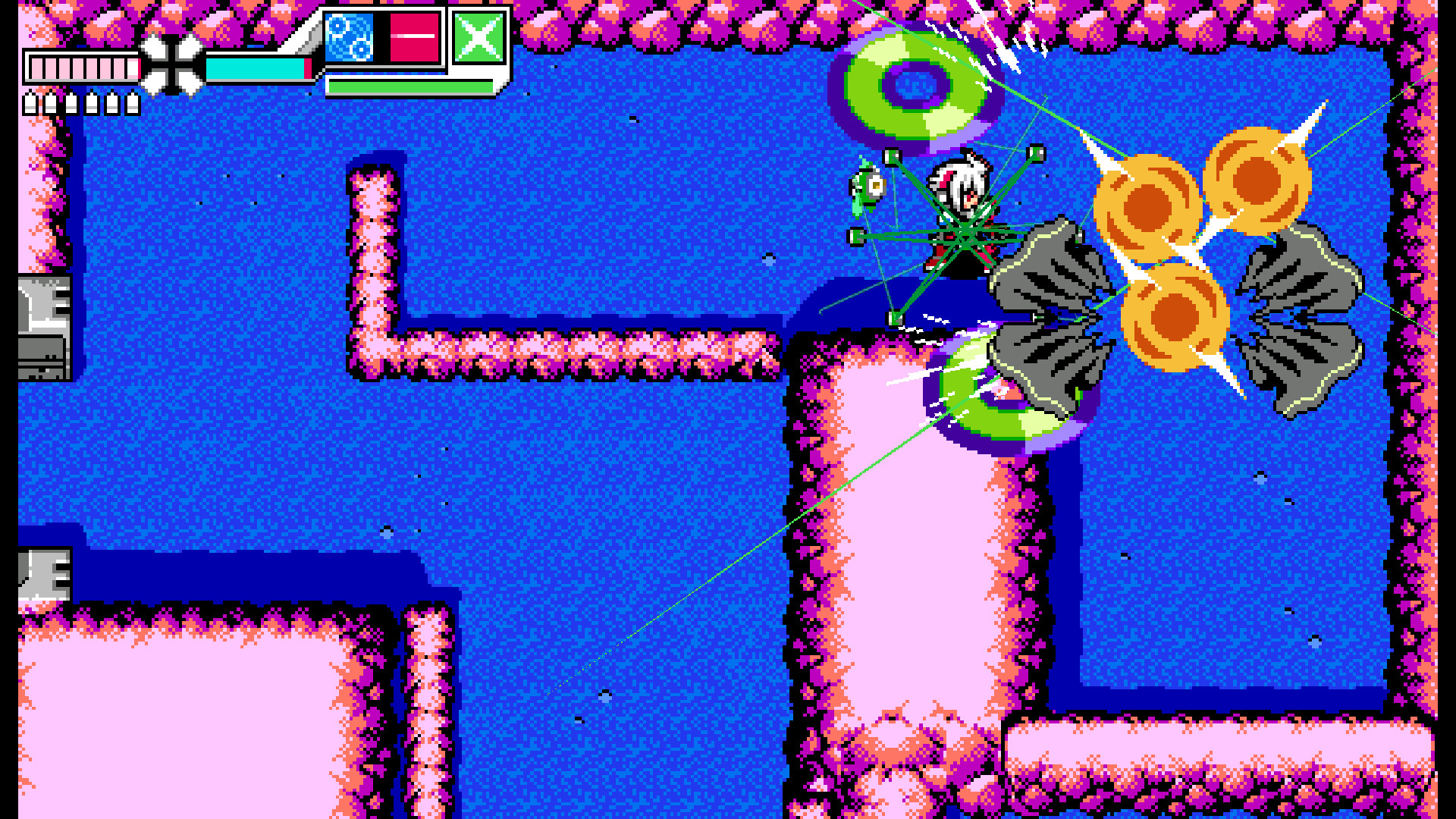
Task: Click the green sub-weapon gauge
Action: tap(409, 86)
